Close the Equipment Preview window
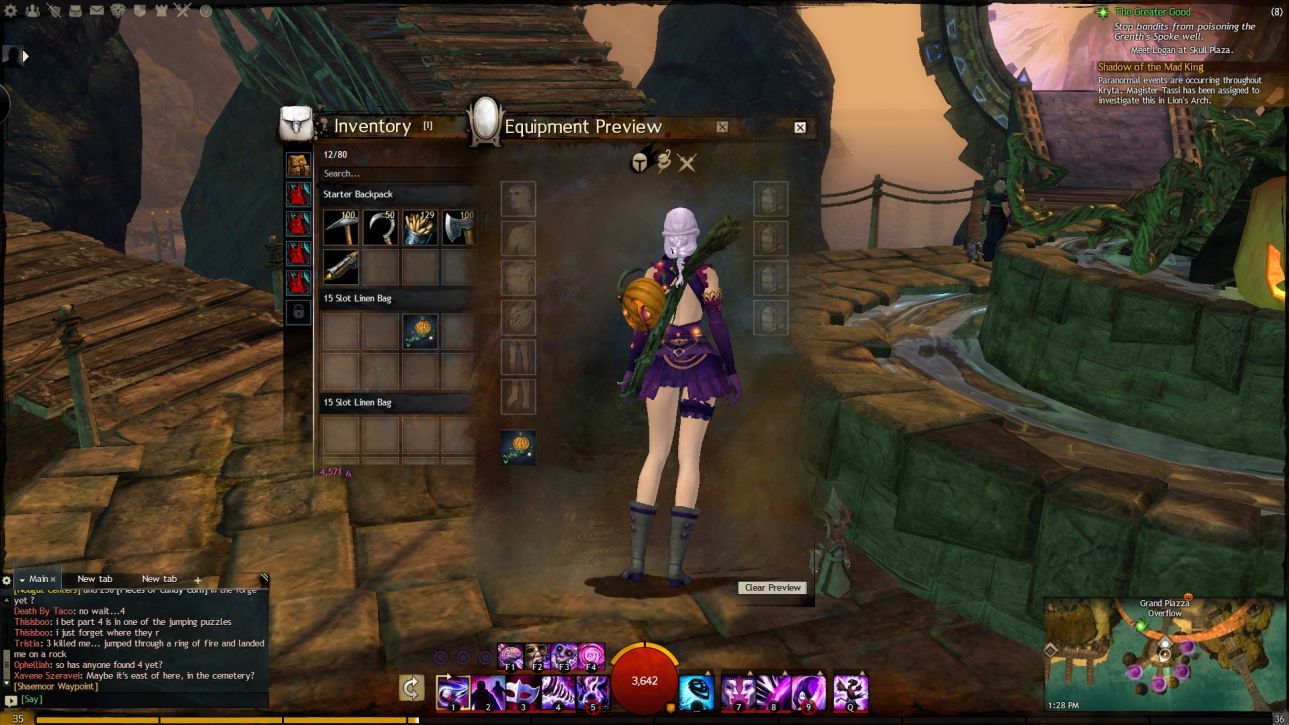 [800, 127]
